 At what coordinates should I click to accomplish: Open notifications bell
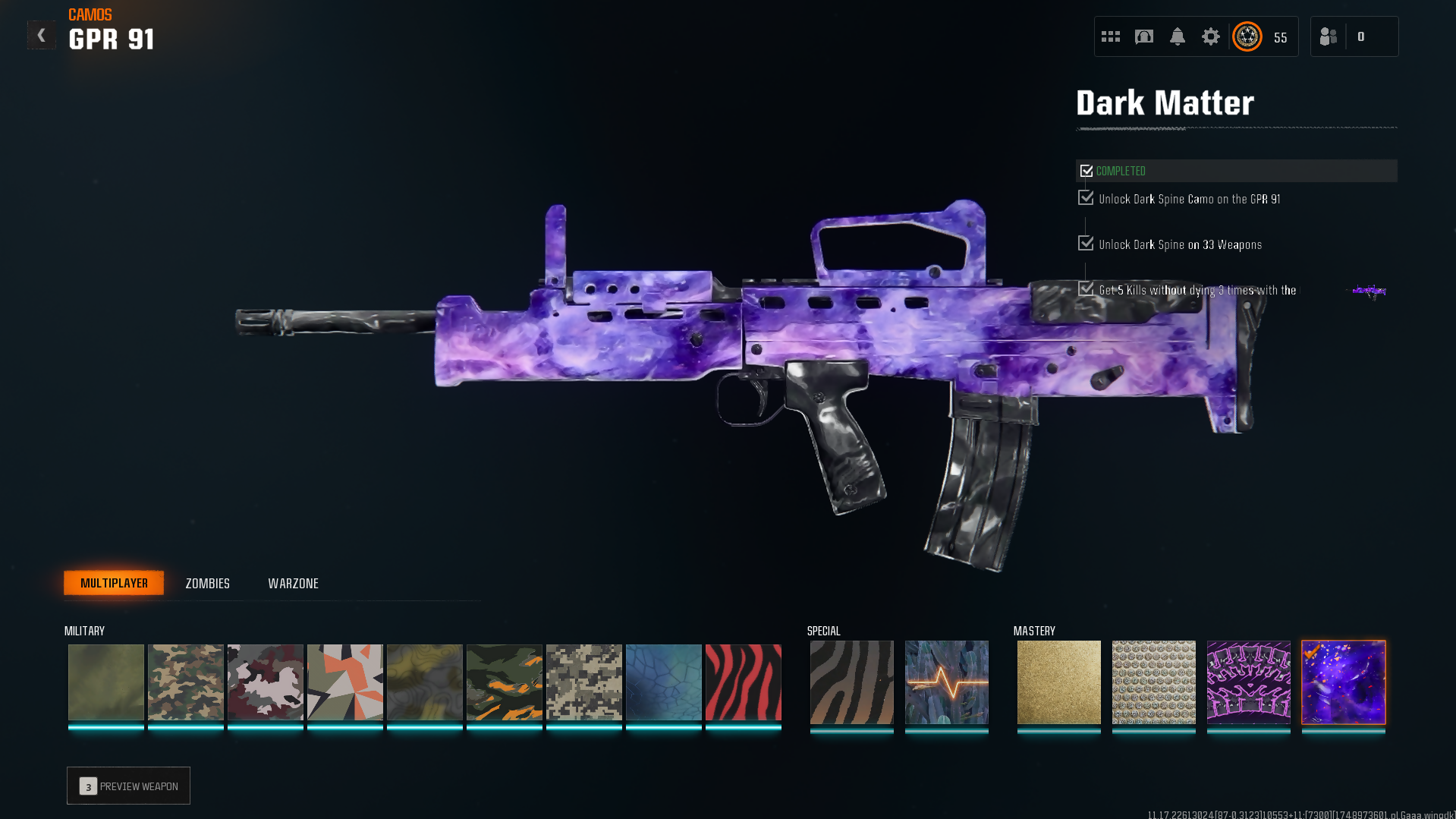click(1178, 36)
